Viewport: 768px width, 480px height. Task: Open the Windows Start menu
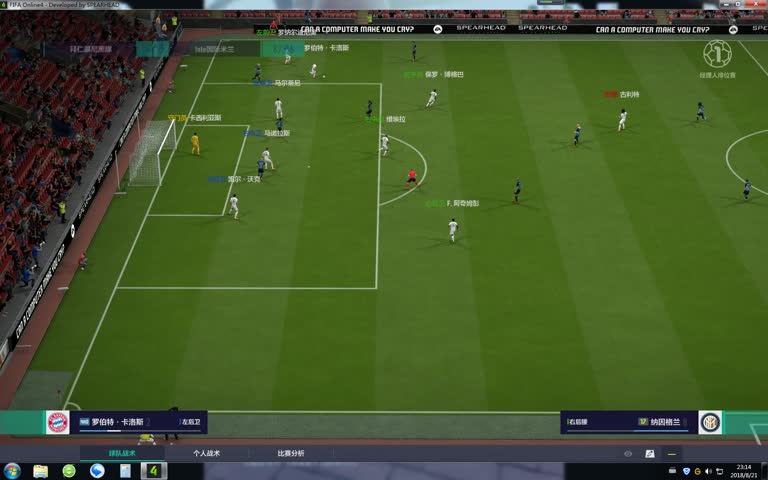pyautogui.click(x=13, y=470)
